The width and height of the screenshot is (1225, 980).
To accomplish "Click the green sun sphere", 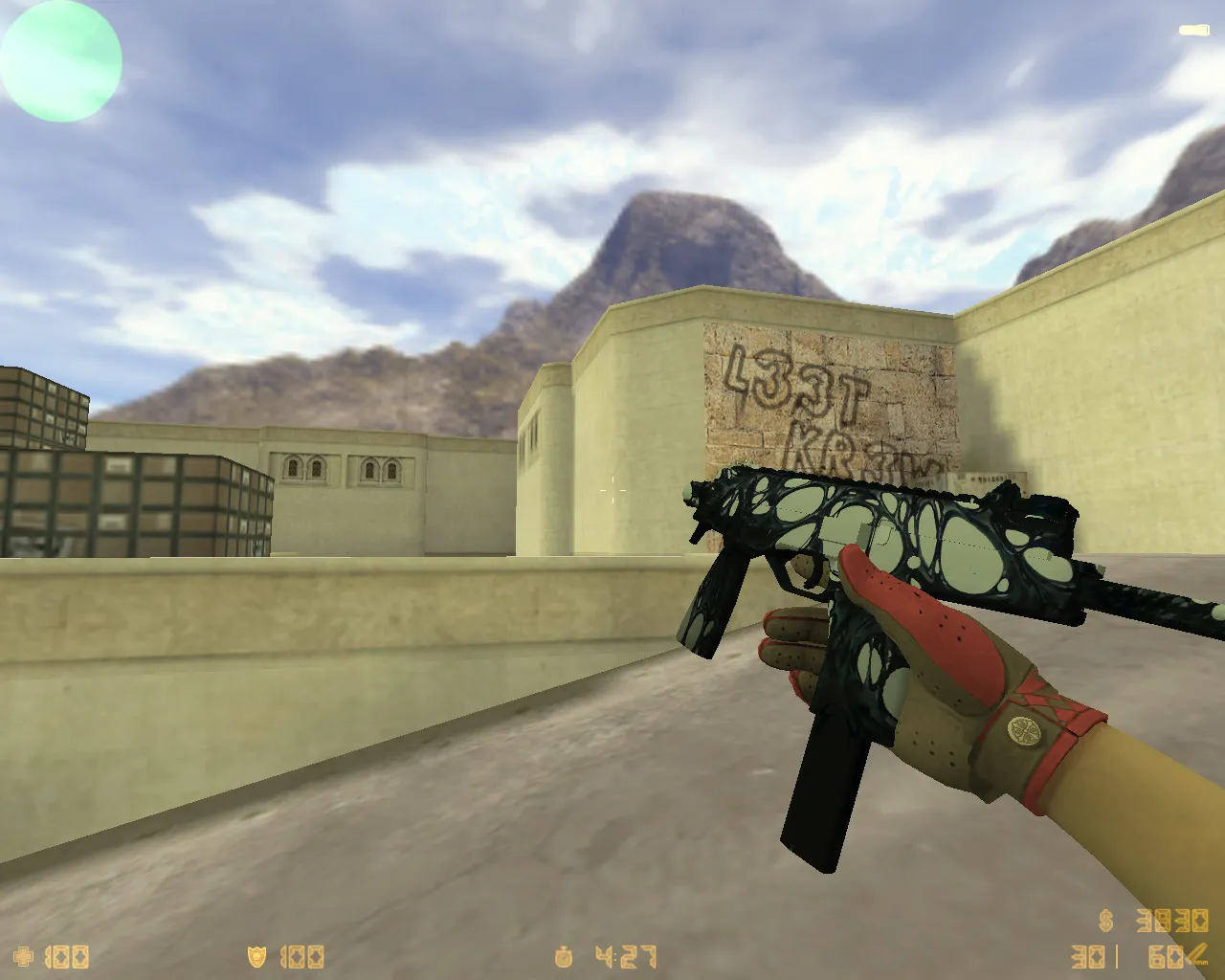I will coord(60,61).
